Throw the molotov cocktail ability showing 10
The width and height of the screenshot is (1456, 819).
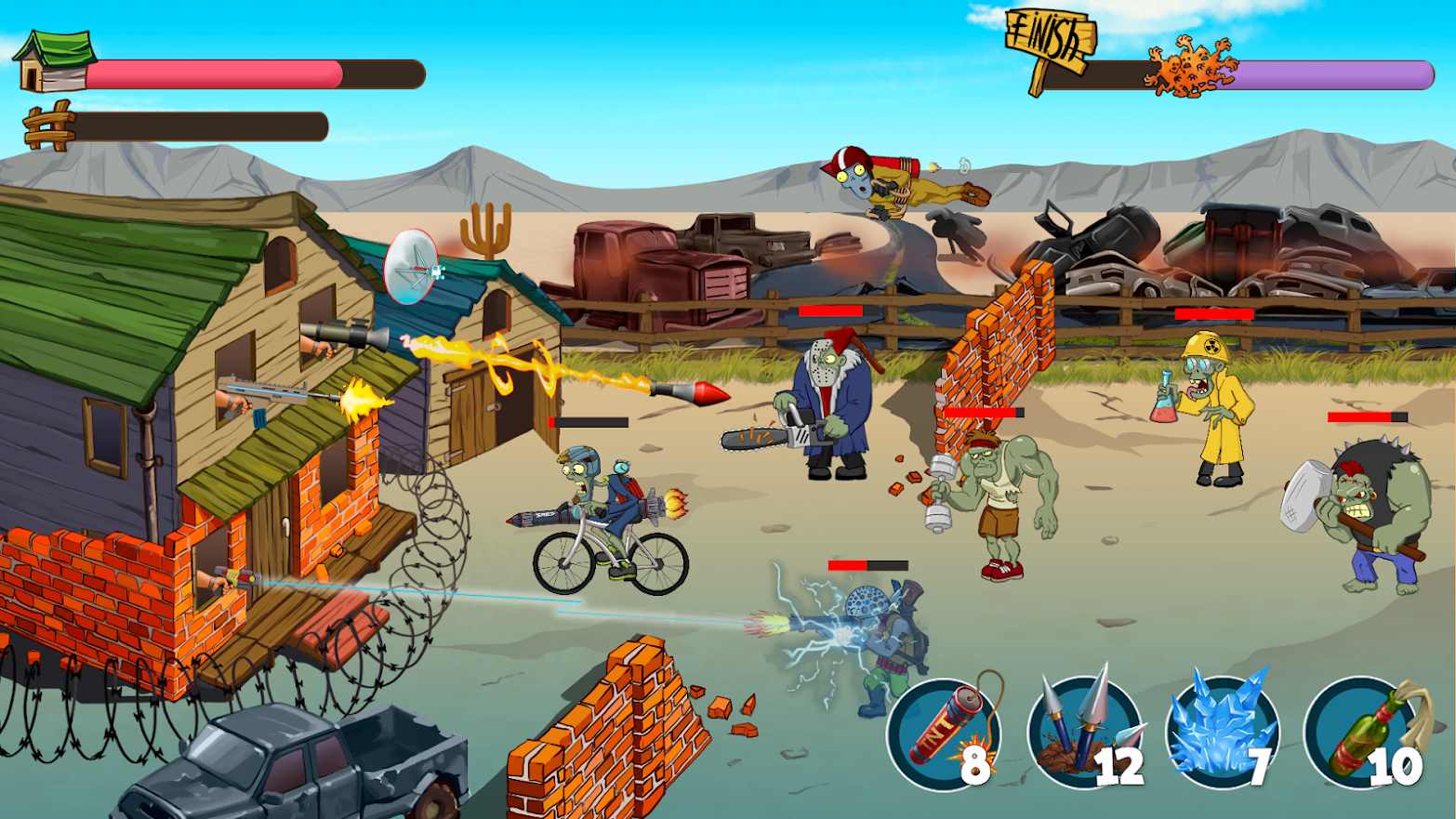[1357, 733]
